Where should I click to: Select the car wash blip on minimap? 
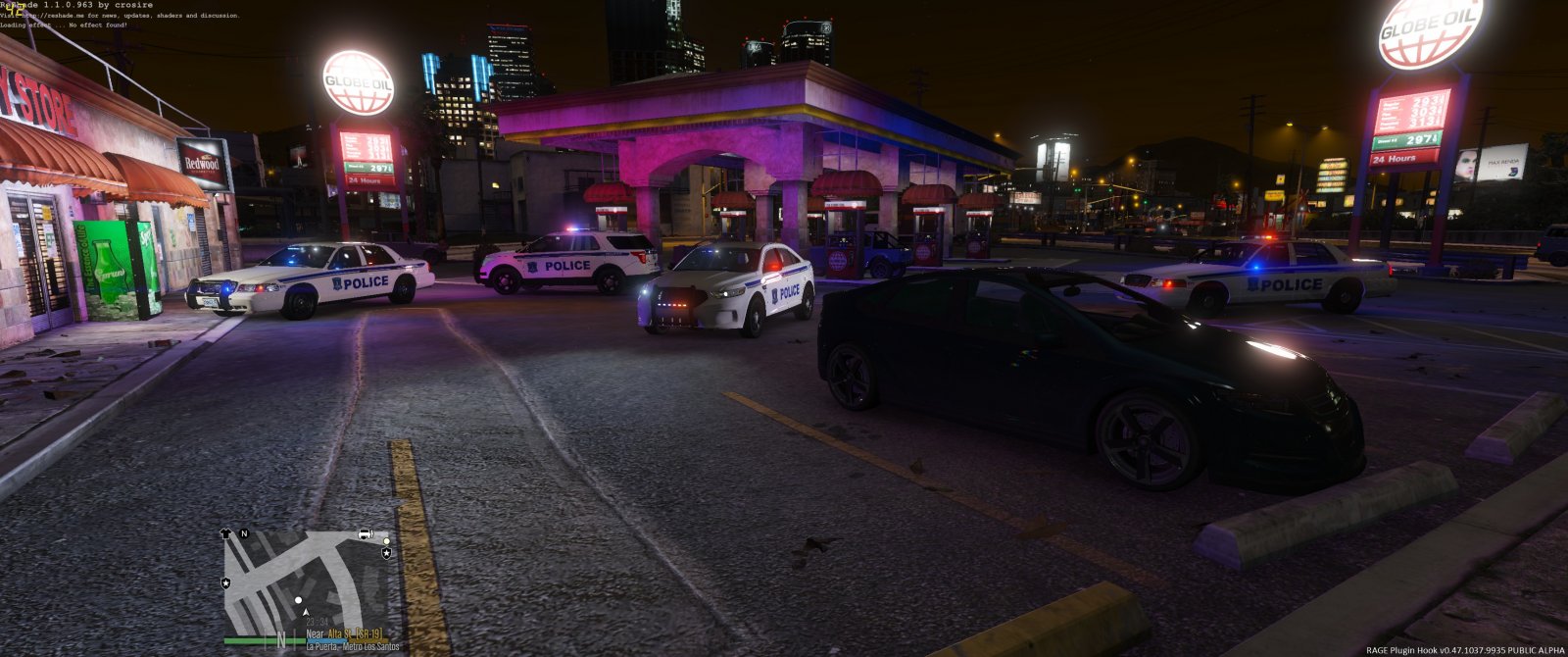click(x=365, y=534)
